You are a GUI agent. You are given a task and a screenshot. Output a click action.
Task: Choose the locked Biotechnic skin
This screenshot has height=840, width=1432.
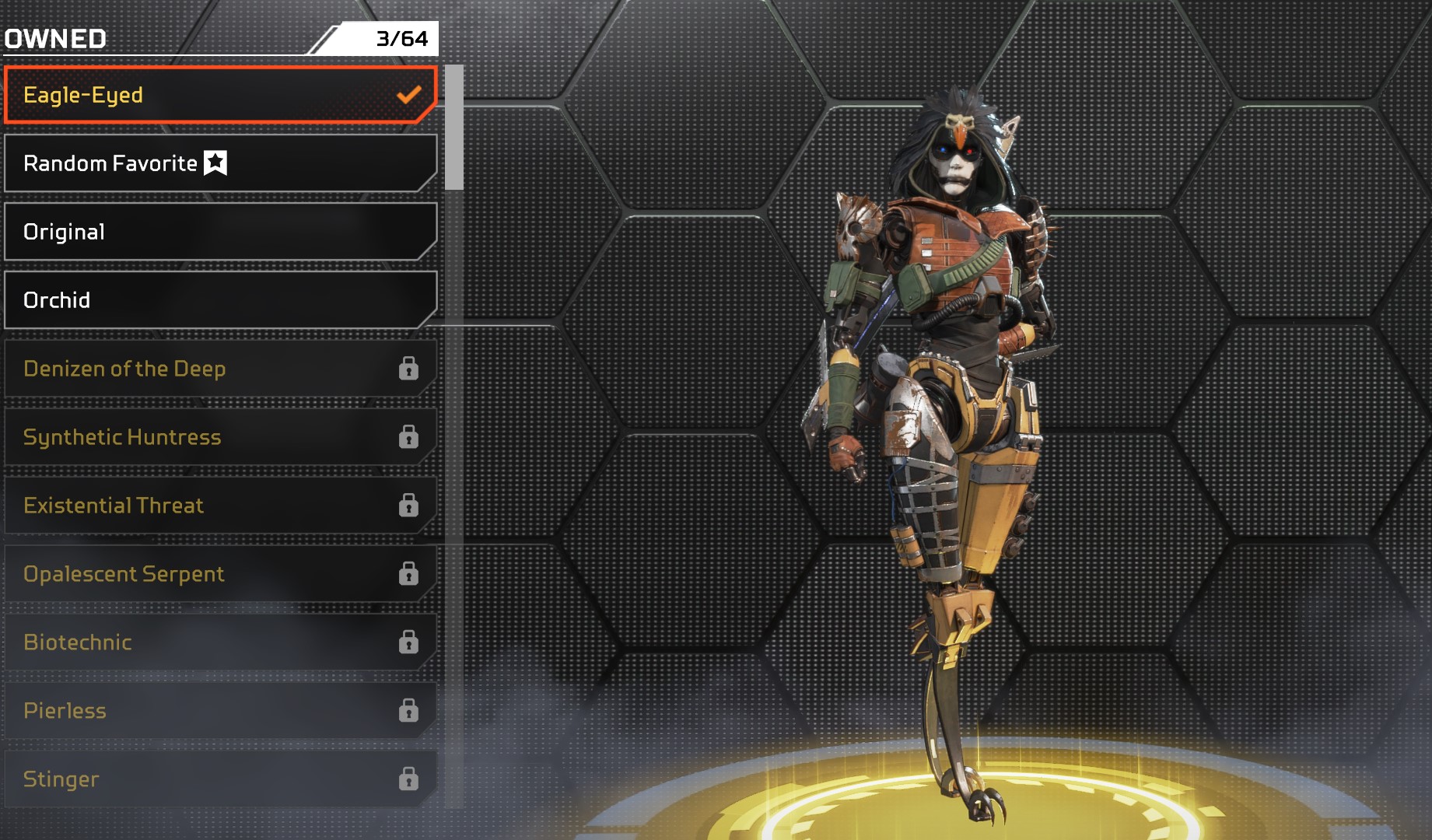click(220, 642)
